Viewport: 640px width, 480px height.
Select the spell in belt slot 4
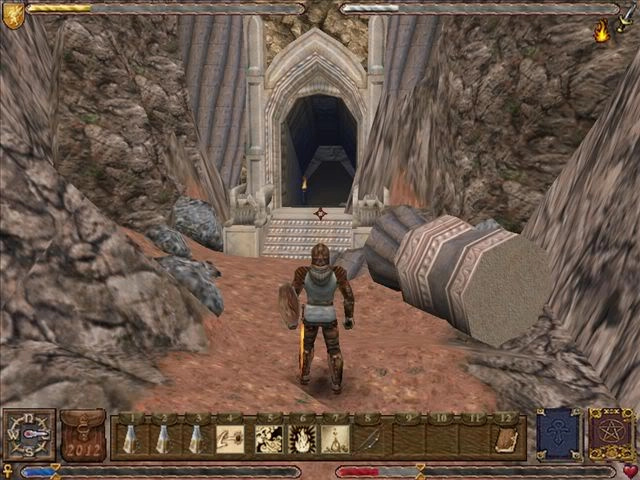pos(231,438)
